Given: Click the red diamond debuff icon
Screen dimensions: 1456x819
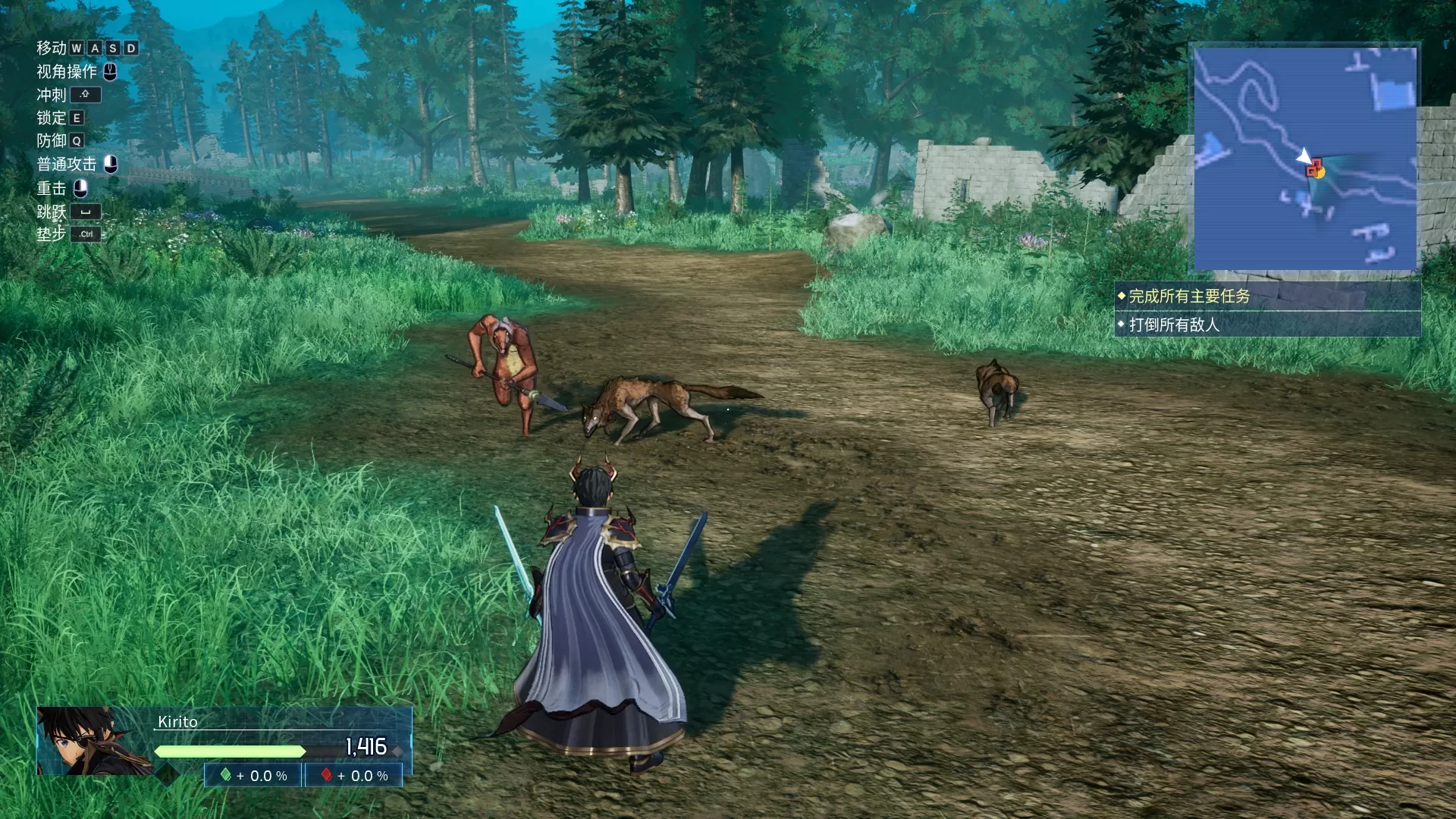Looking at the screenshot, I should (x=326, y=776).
